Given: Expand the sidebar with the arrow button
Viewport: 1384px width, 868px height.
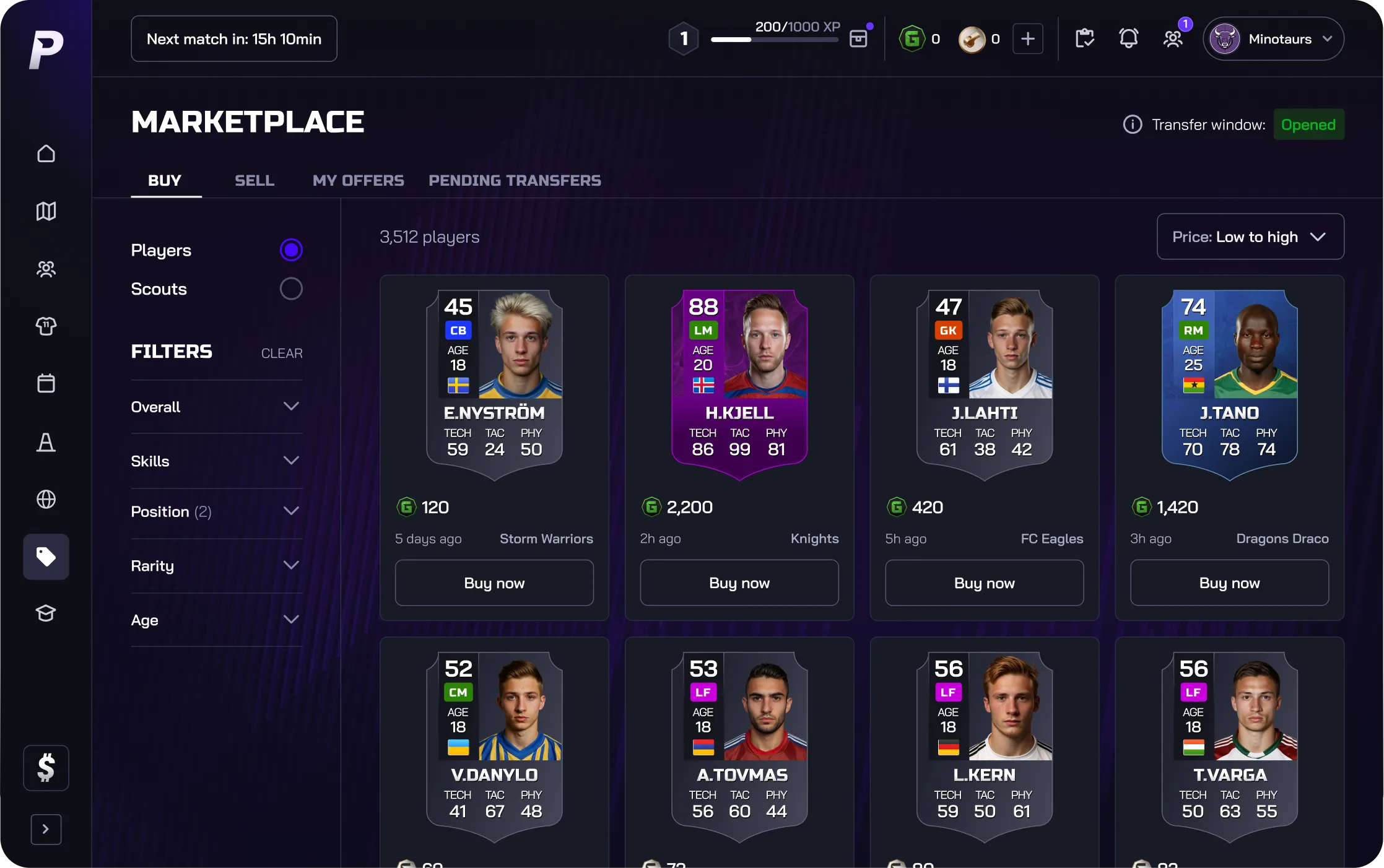Looking at the screenshot, I should click(46, 829).
